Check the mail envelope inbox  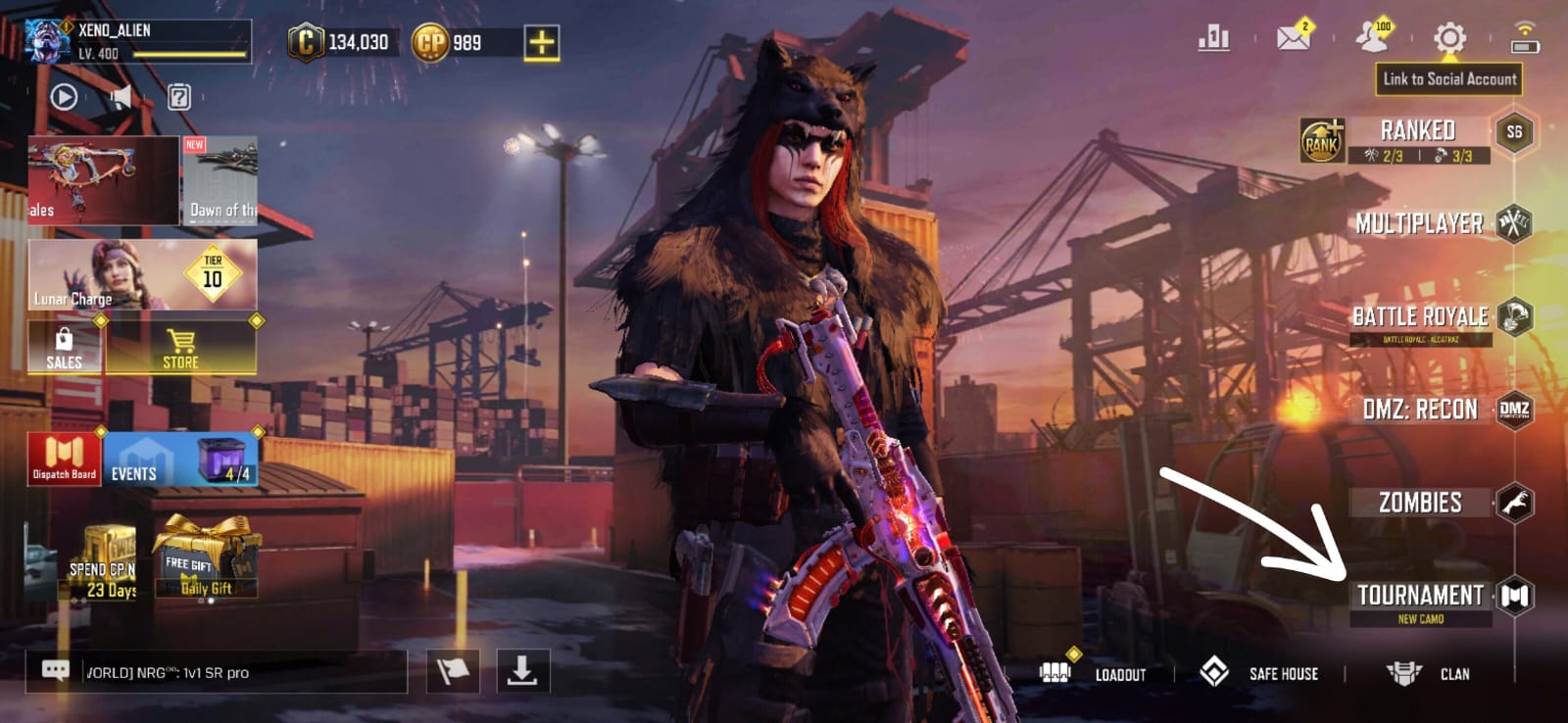pyautogui.click(x=1294, y=37)
